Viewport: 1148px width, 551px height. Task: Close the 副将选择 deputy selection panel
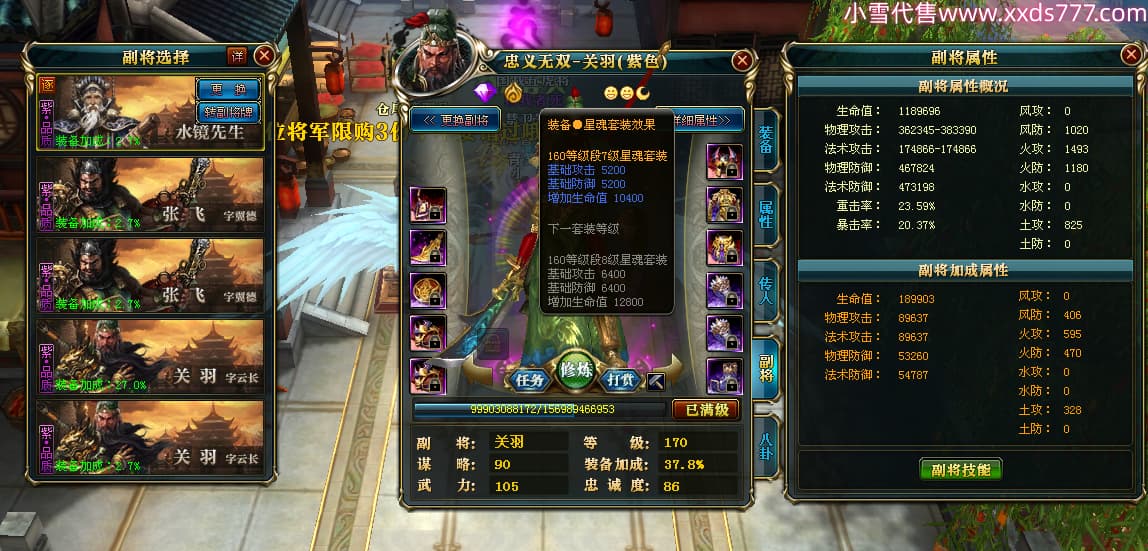(264, 56)
